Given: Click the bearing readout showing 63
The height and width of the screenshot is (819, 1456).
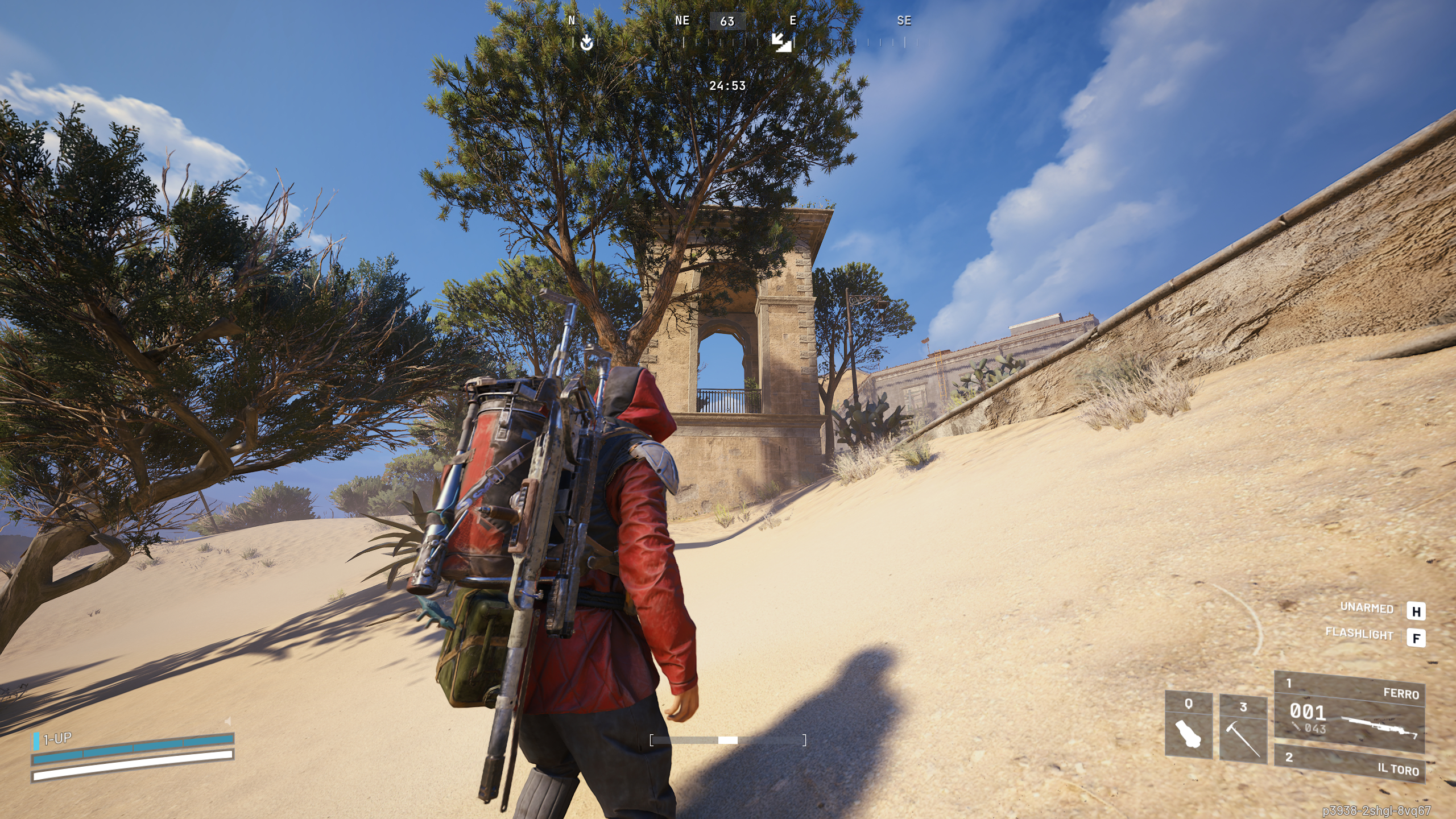Looking at the screenshot, I should pyautogui.click(x=727, y=21).
